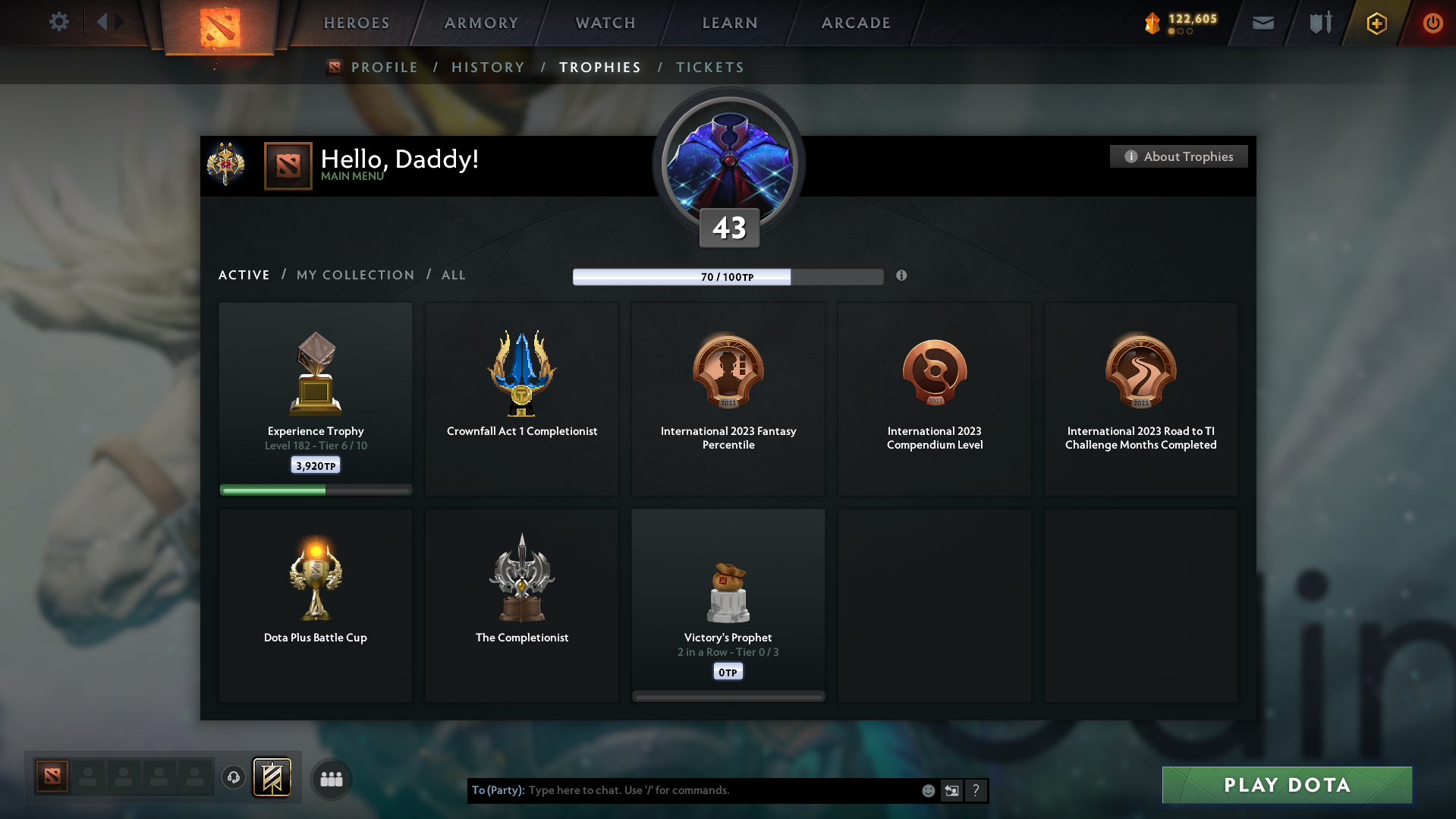Open the TROPHIES tab
The width and height of the screenshot is (1456, 819).
[x=599, y=67]
